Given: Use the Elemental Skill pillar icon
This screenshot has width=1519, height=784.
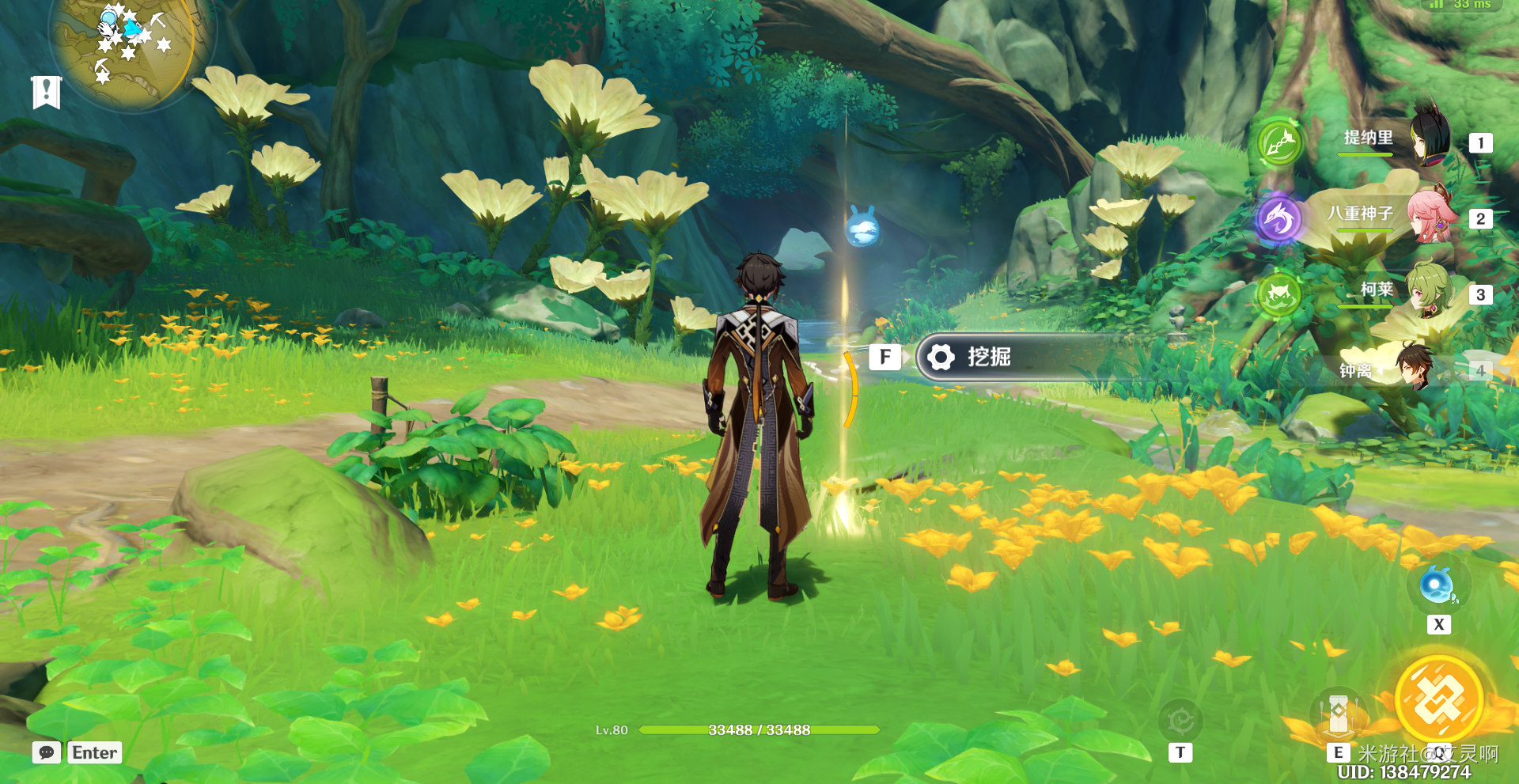Looking at the screenshot, I should 1338,714.
